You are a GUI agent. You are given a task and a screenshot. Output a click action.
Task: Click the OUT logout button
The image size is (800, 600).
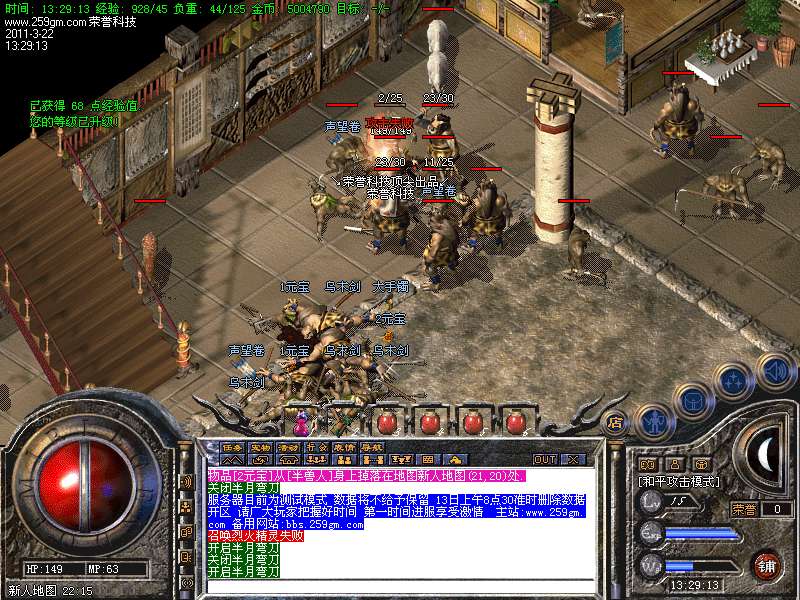click(545, 459)
